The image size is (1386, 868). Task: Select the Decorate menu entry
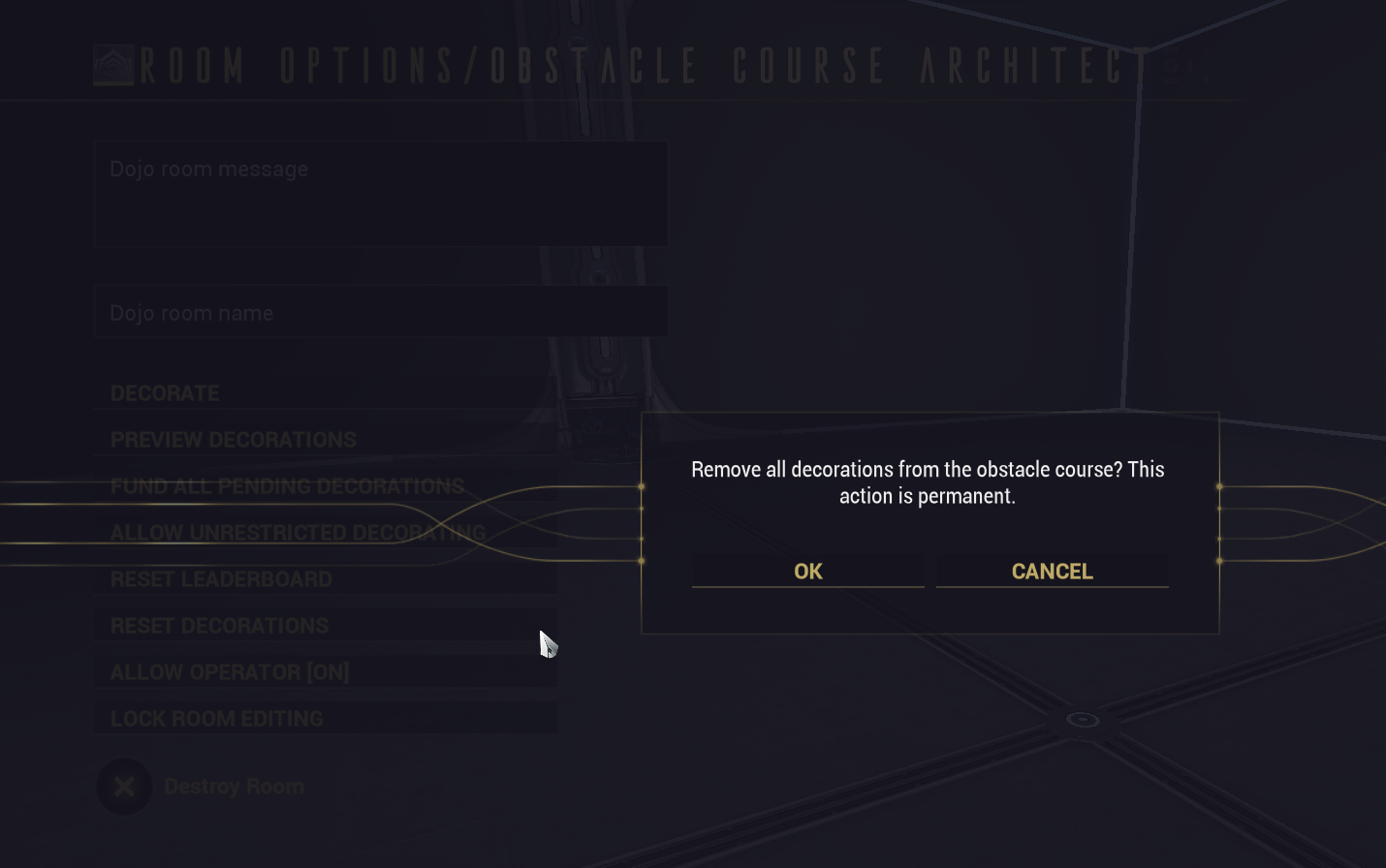coord(326,393)
